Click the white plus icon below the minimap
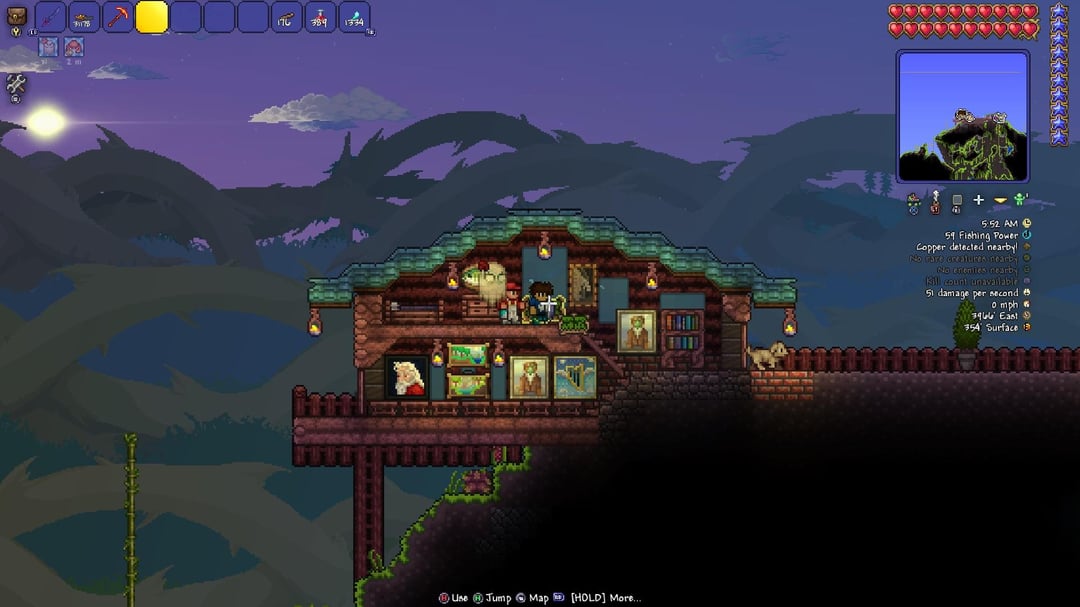This screenshot has height=607, width=1080. 978,201
